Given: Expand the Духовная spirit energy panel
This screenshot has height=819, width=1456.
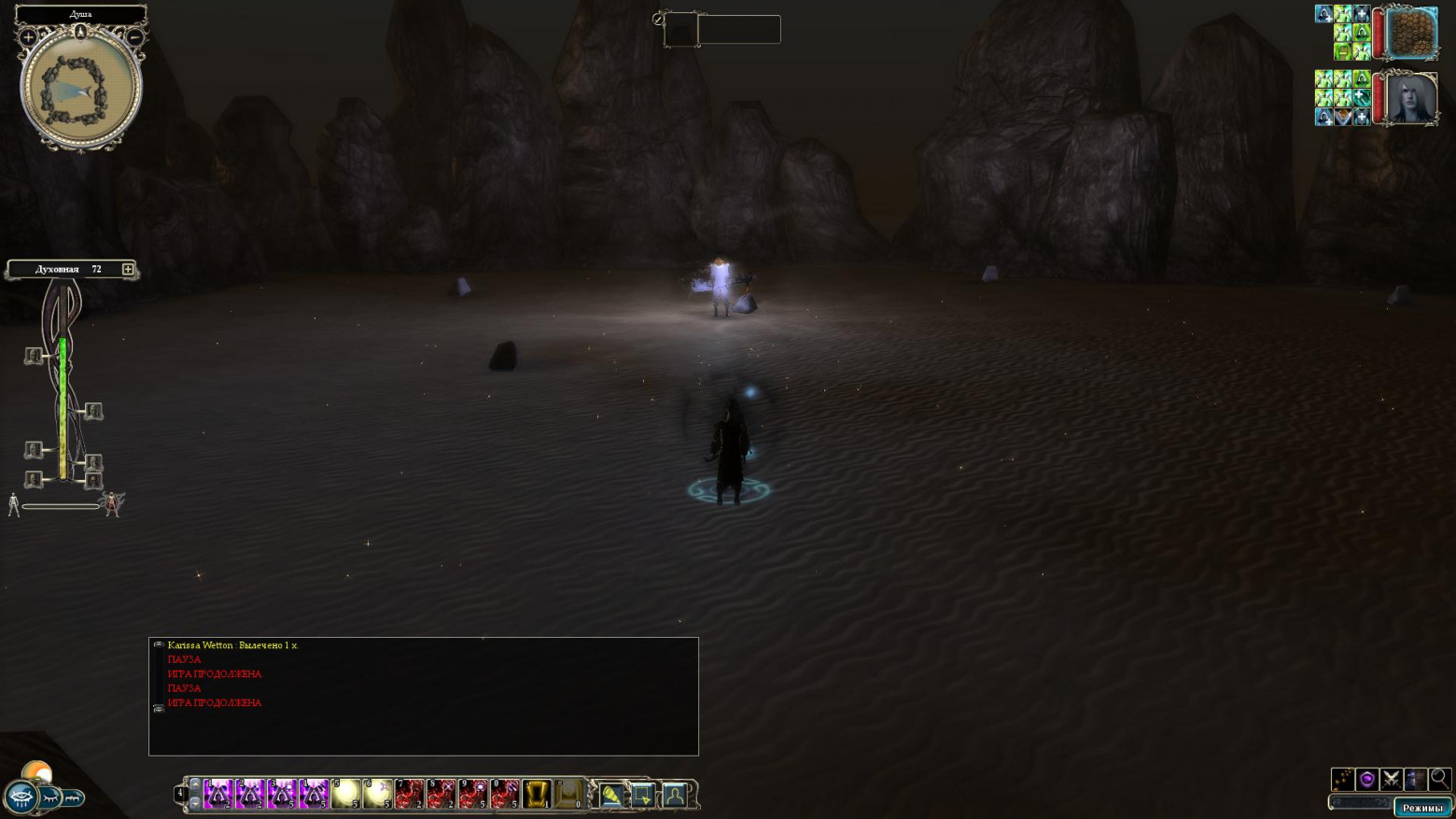Looking at the screenshot, I should (128, 270).
